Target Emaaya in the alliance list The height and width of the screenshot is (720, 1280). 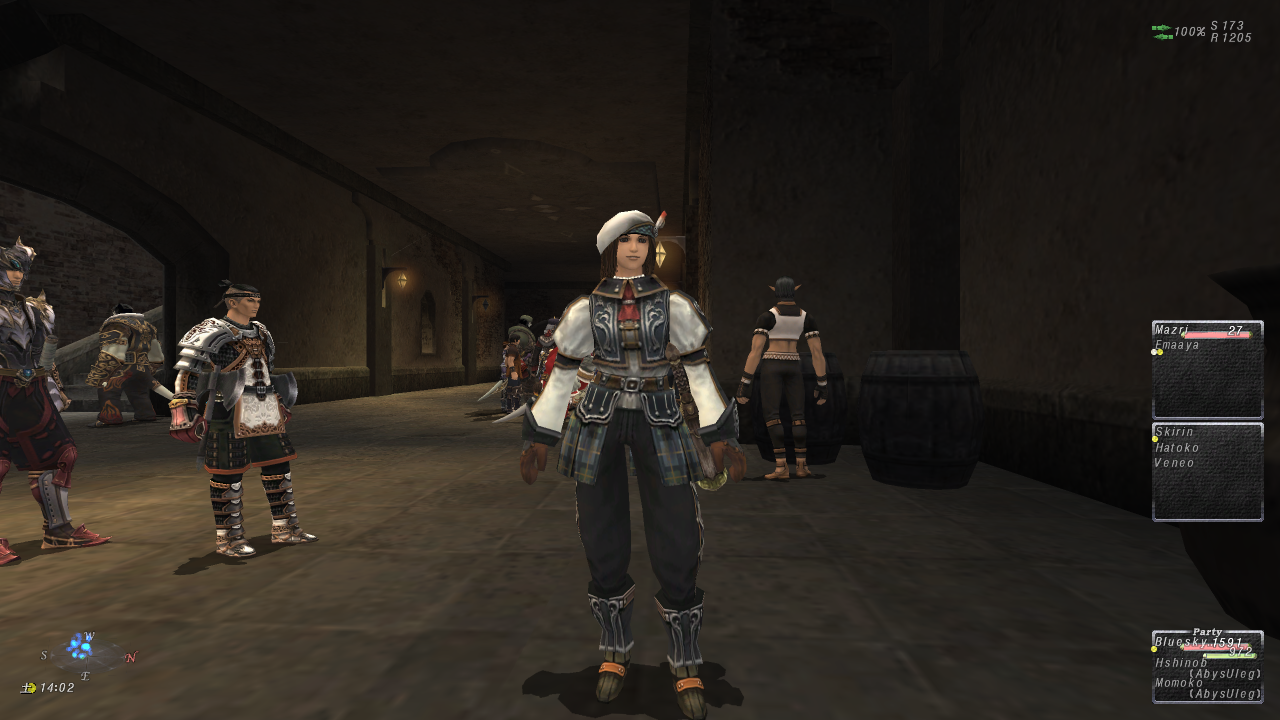click(1177, 346)
